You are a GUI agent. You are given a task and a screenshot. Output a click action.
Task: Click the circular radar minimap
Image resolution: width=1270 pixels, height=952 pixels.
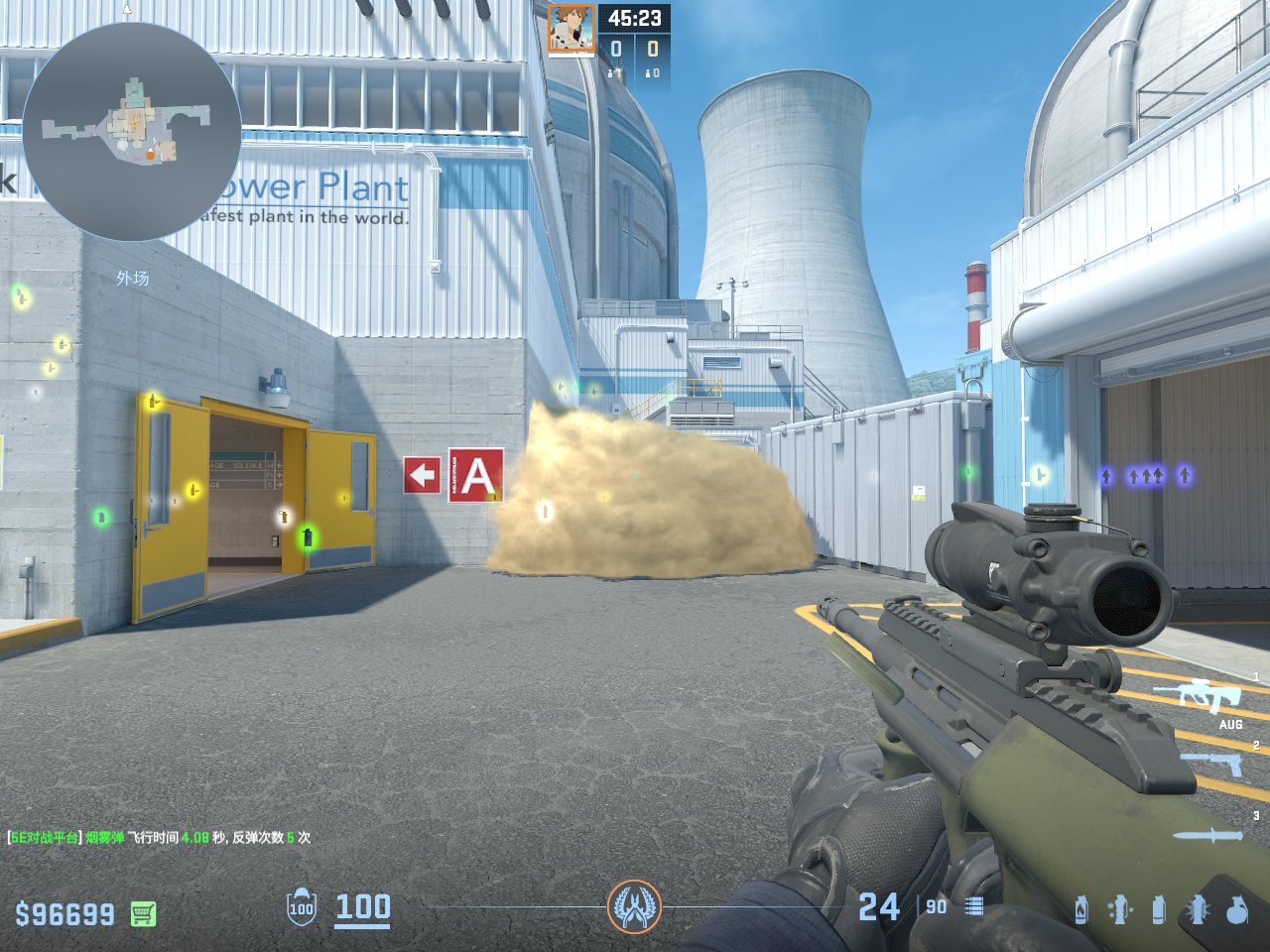tap(131, 132)
